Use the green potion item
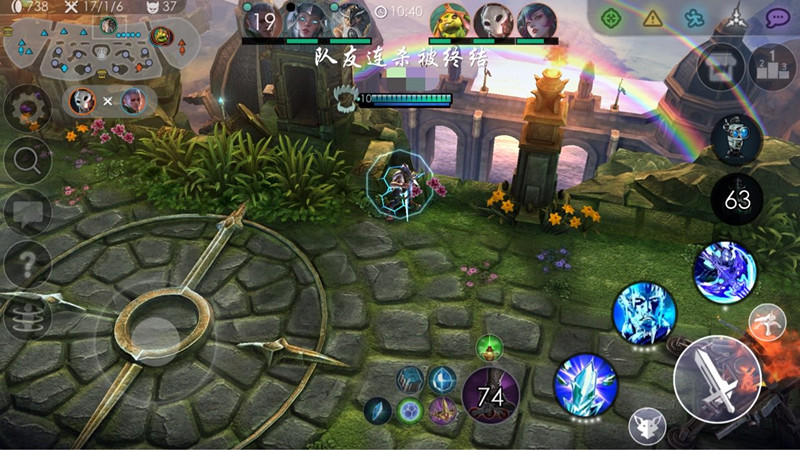 click(489, 349)
